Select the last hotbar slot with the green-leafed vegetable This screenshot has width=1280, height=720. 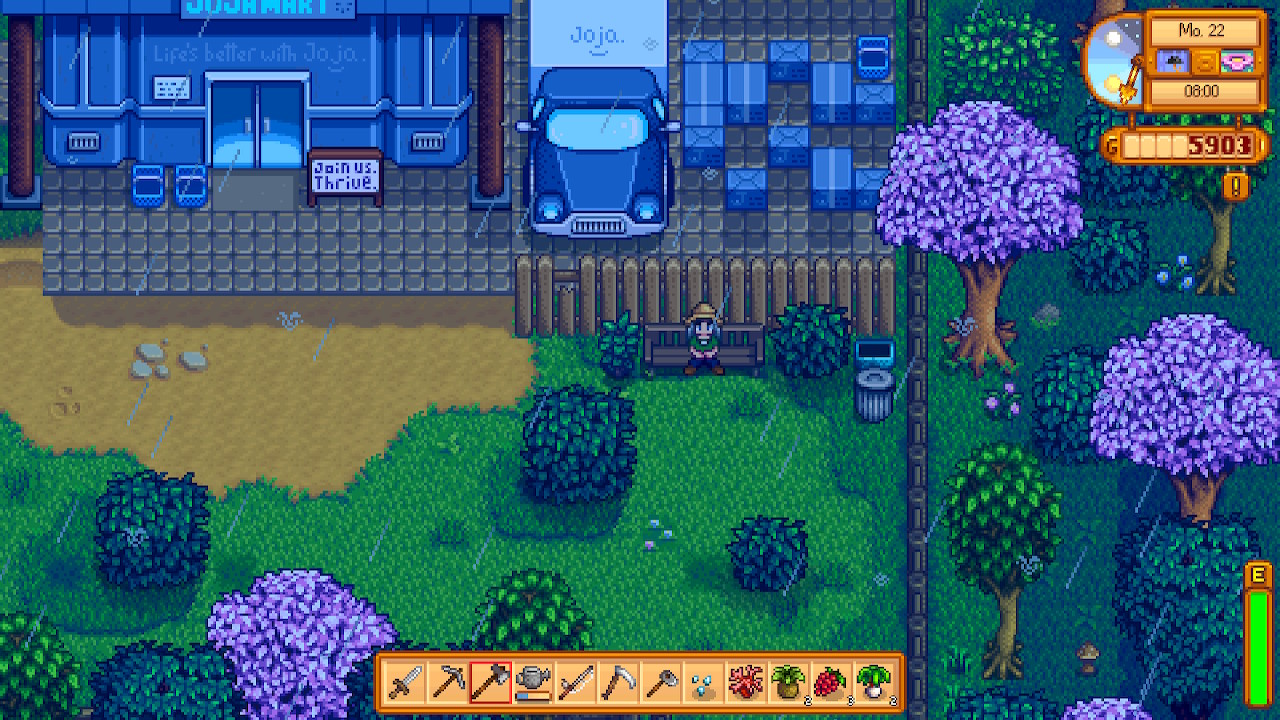pyautogui.click(x=875, y=683)
